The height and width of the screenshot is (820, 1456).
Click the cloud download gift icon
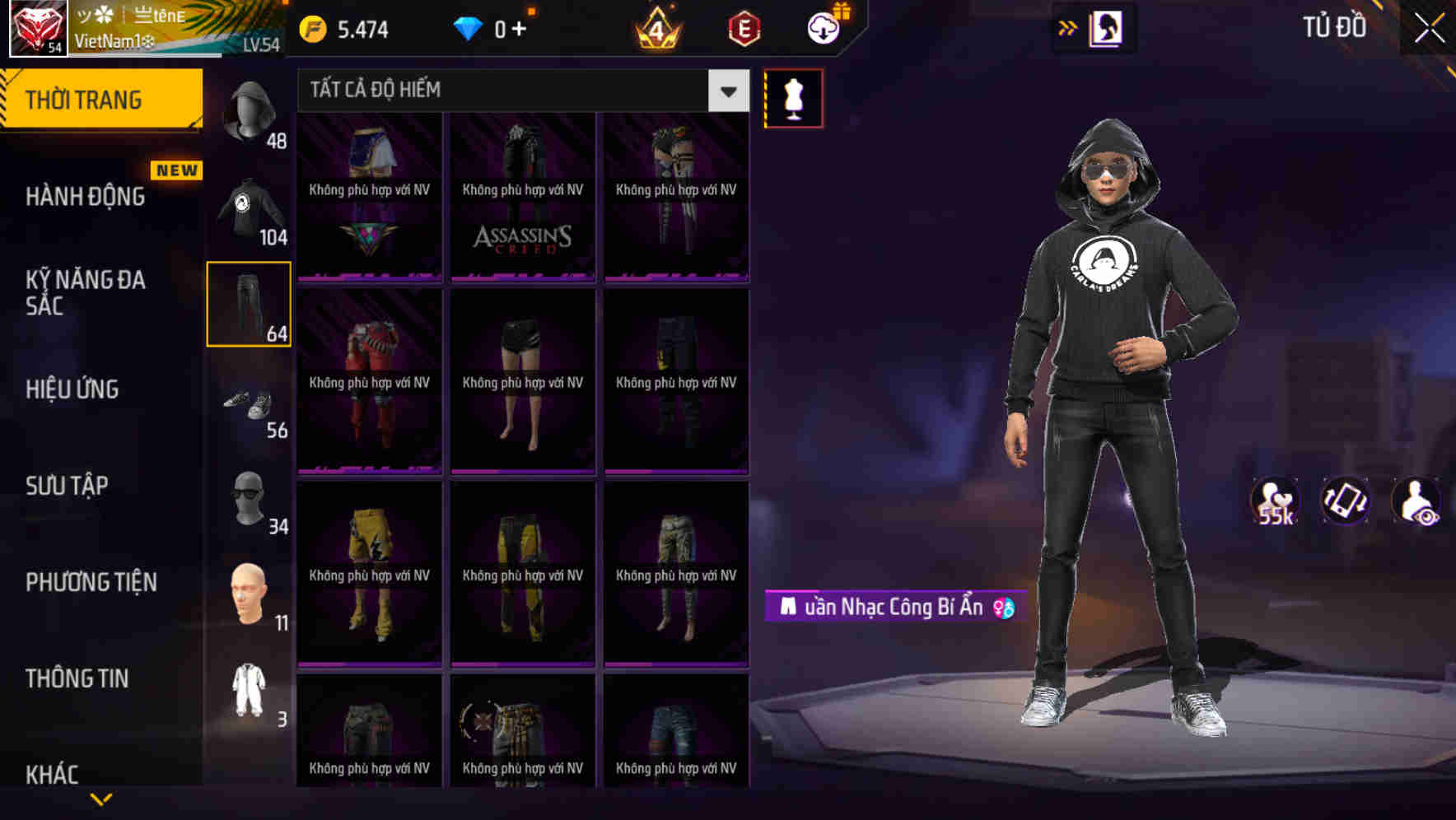coord(821,28)
